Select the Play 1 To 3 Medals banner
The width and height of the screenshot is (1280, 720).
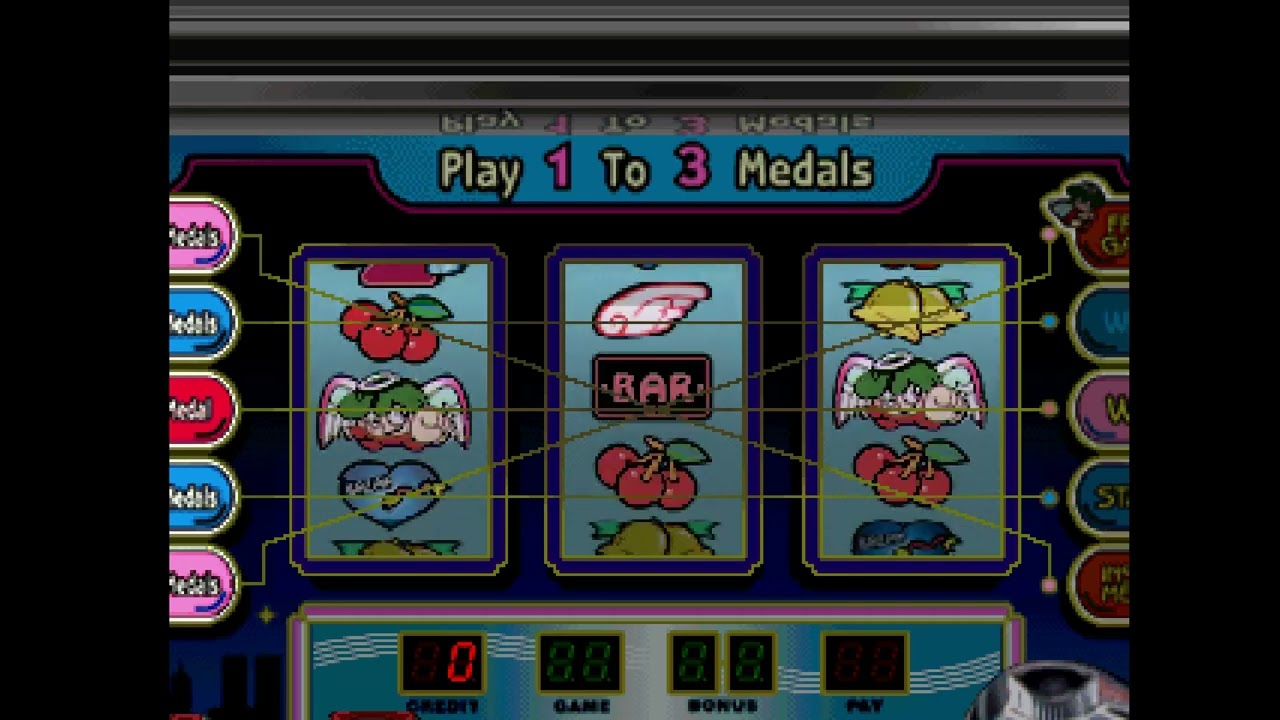655,170
